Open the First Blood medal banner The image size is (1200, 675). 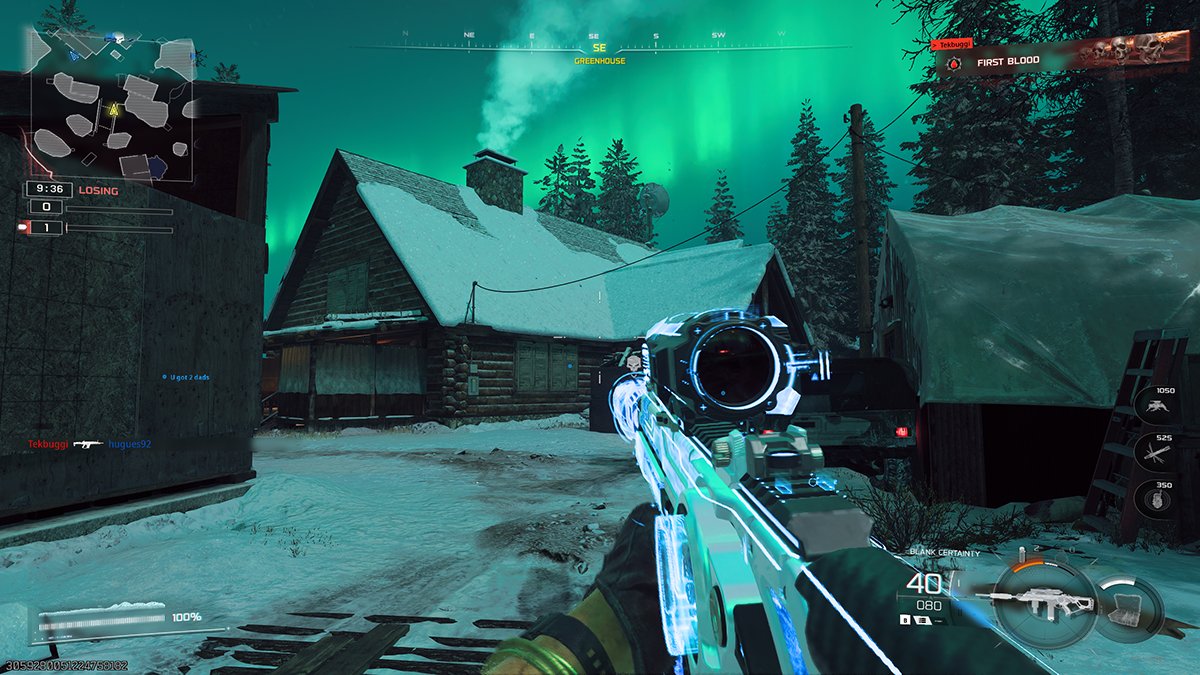[1050, 60]
